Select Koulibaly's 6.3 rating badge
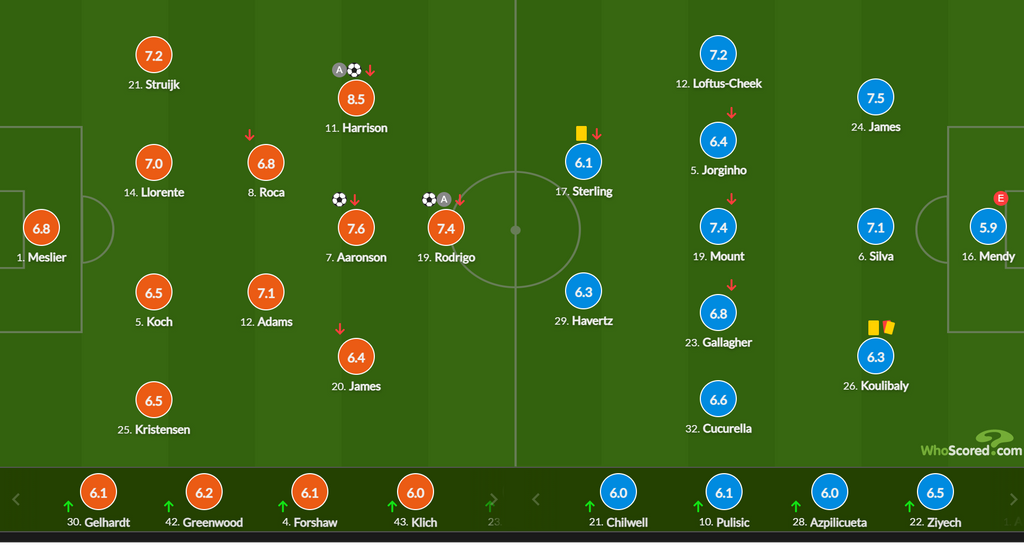The width and height of the screenshot is (1024, 547). pos(876,357)
